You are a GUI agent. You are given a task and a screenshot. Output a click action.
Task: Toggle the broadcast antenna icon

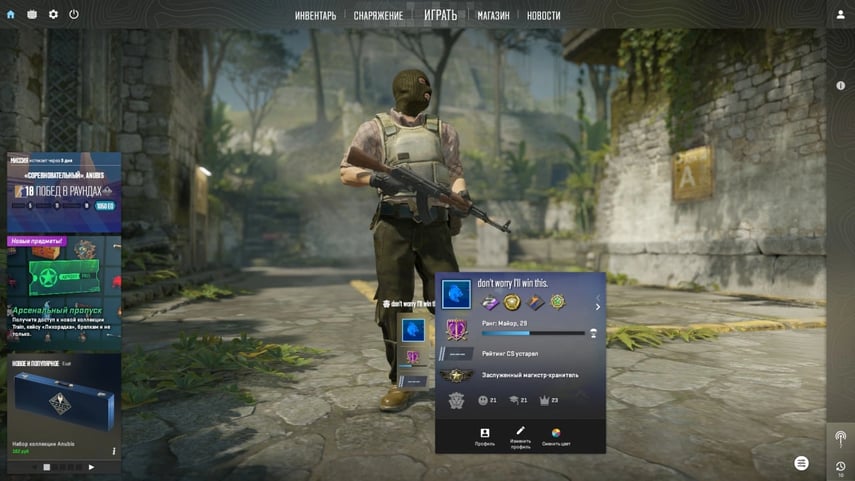coord(840,438)
